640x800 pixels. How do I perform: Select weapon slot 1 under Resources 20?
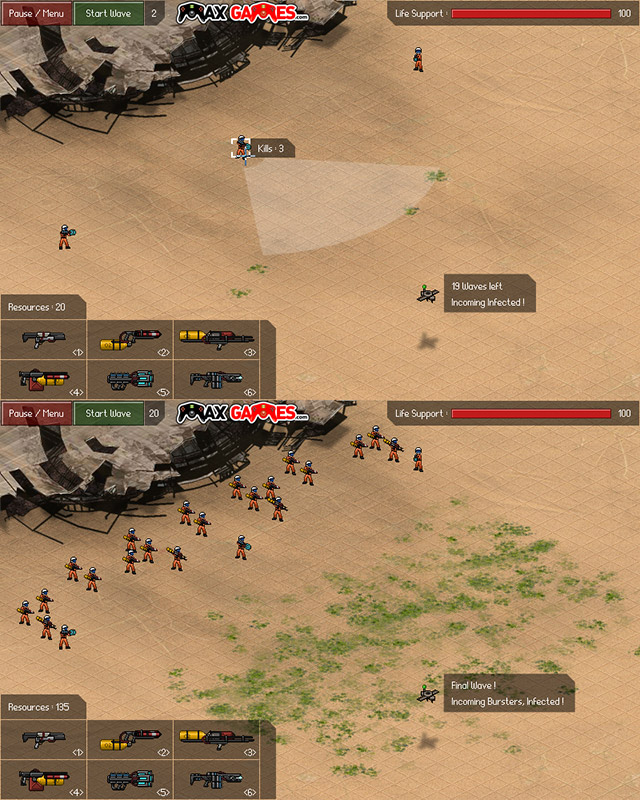pos(43,339)
